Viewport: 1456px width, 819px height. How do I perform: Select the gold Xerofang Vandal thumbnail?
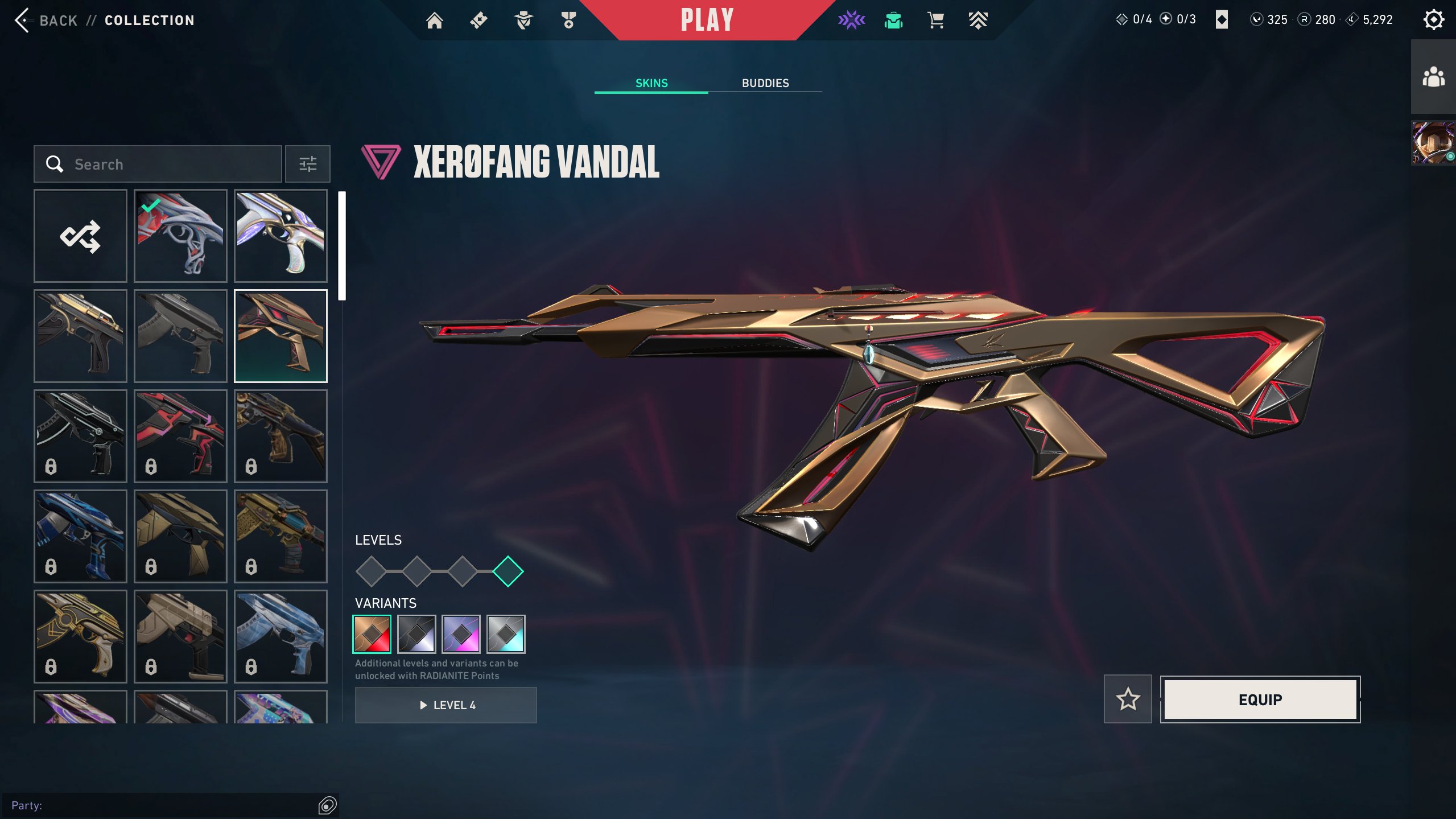[281, 336]
